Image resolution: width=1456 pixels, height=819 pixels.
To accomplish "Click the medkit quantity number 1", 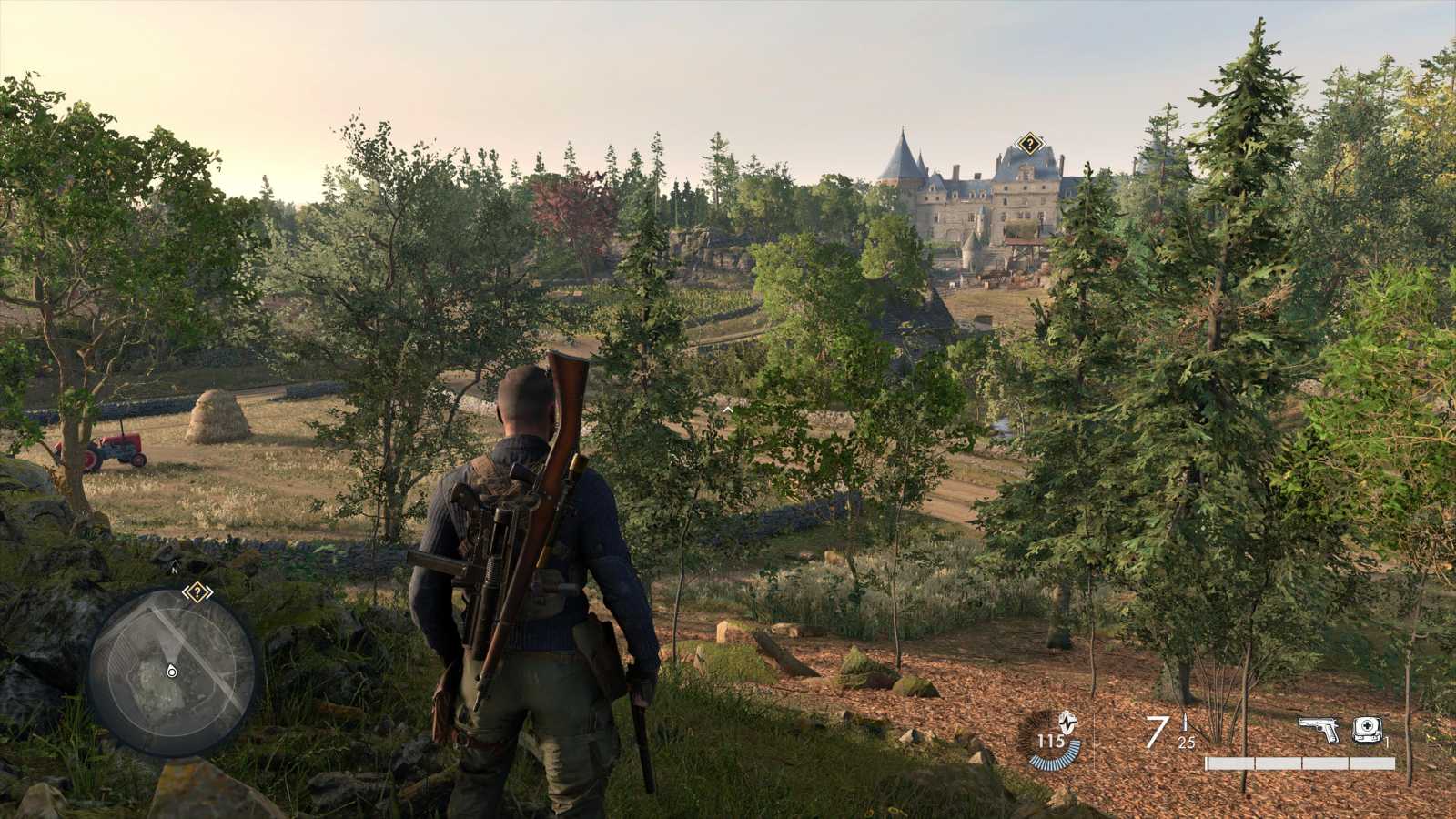I will pyautogui.click(x=1386, y=743).
